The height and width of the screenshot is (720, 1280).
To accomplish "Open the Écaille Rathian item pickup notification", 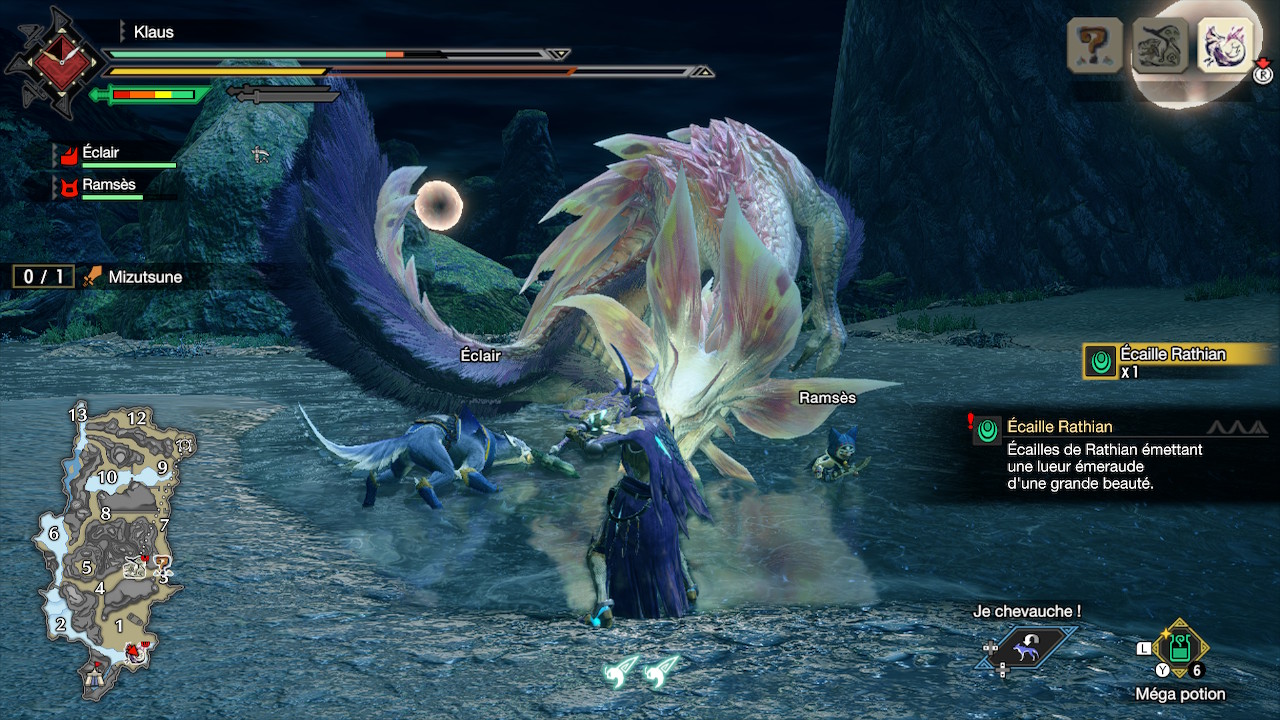I will (x=1178, y=361).
